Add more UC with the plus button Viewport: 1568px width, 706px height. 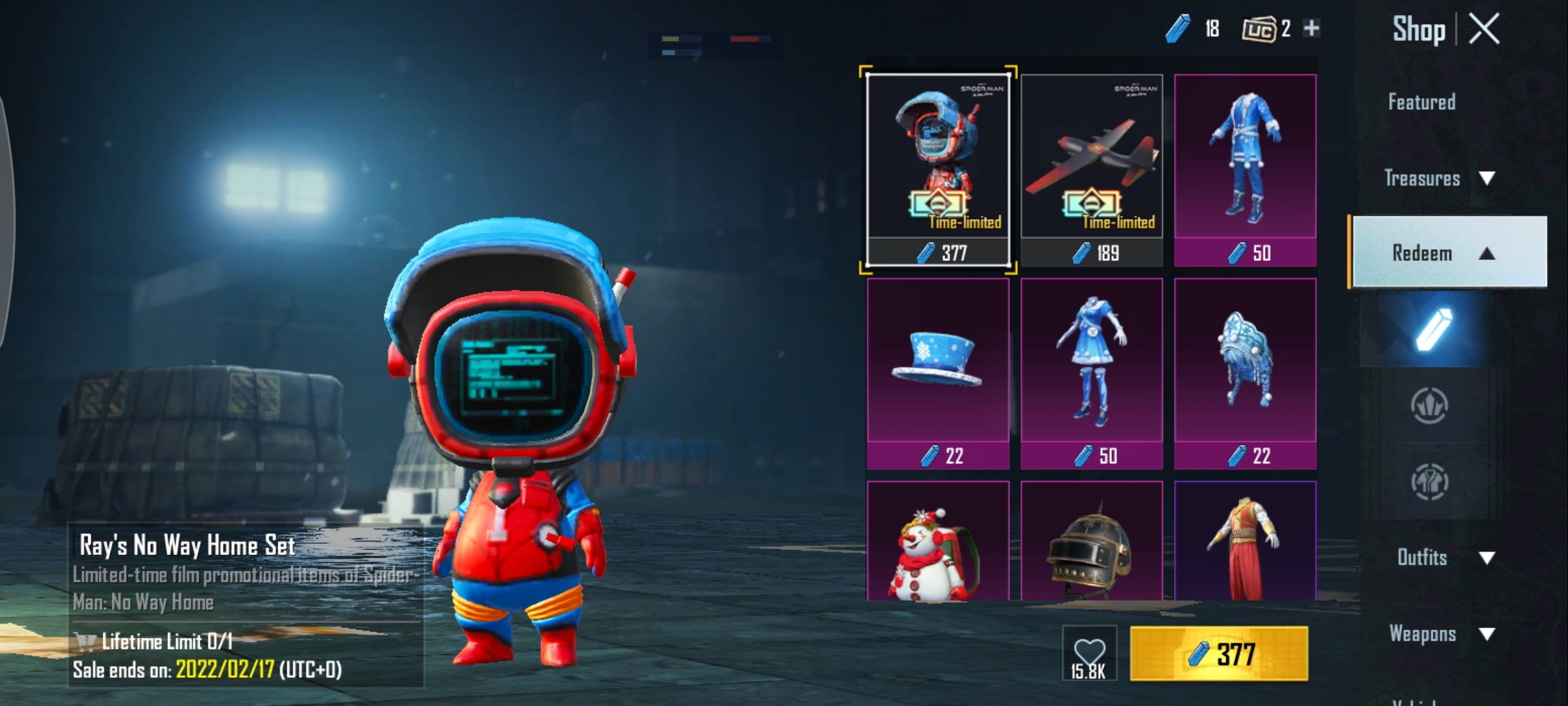pyautogui.click(x=1311, y=28)
